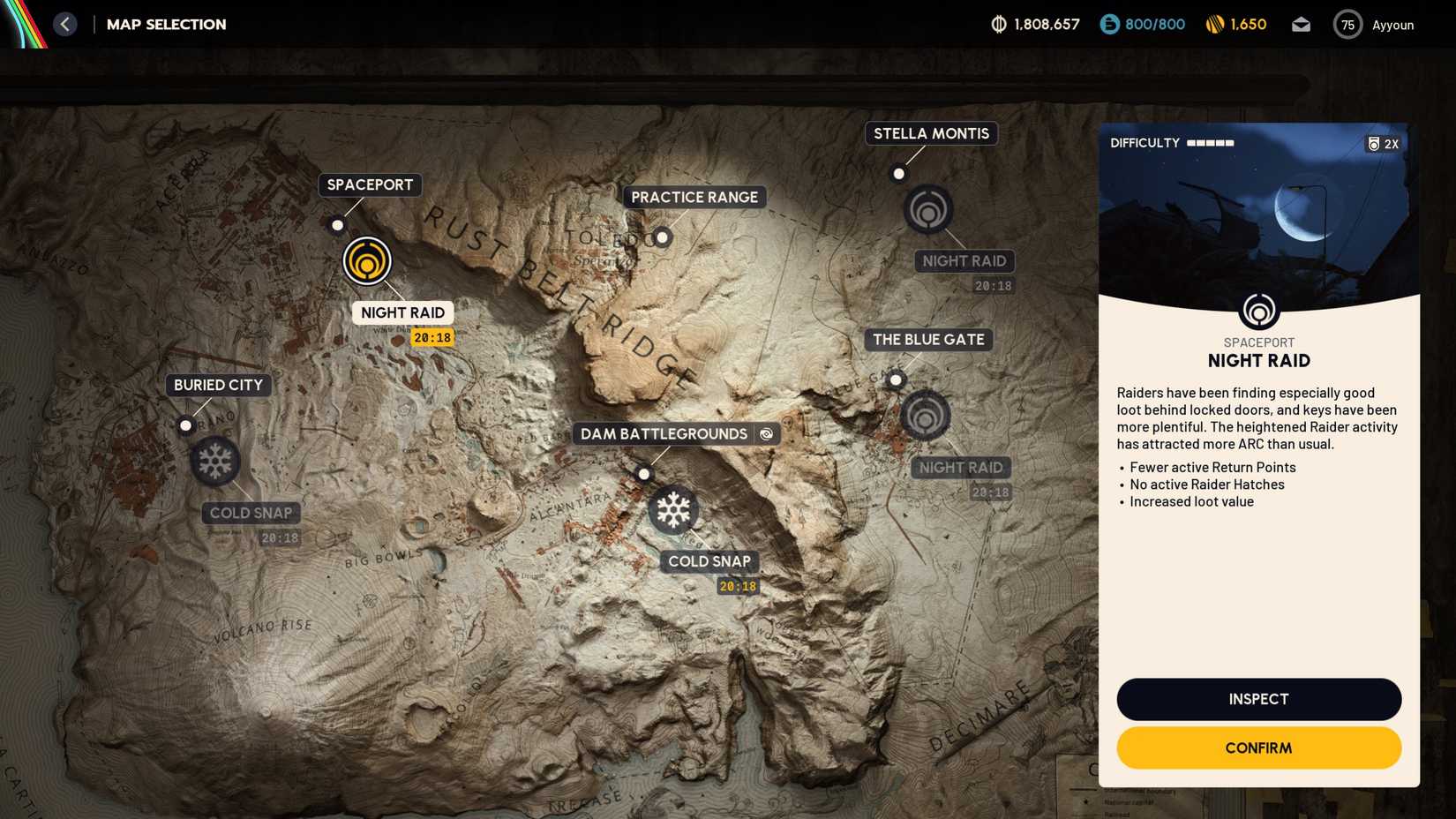The image size is (1456, 819).
Task: Select the Night Raid event icon at Spaceport
Action: [367, 260]
